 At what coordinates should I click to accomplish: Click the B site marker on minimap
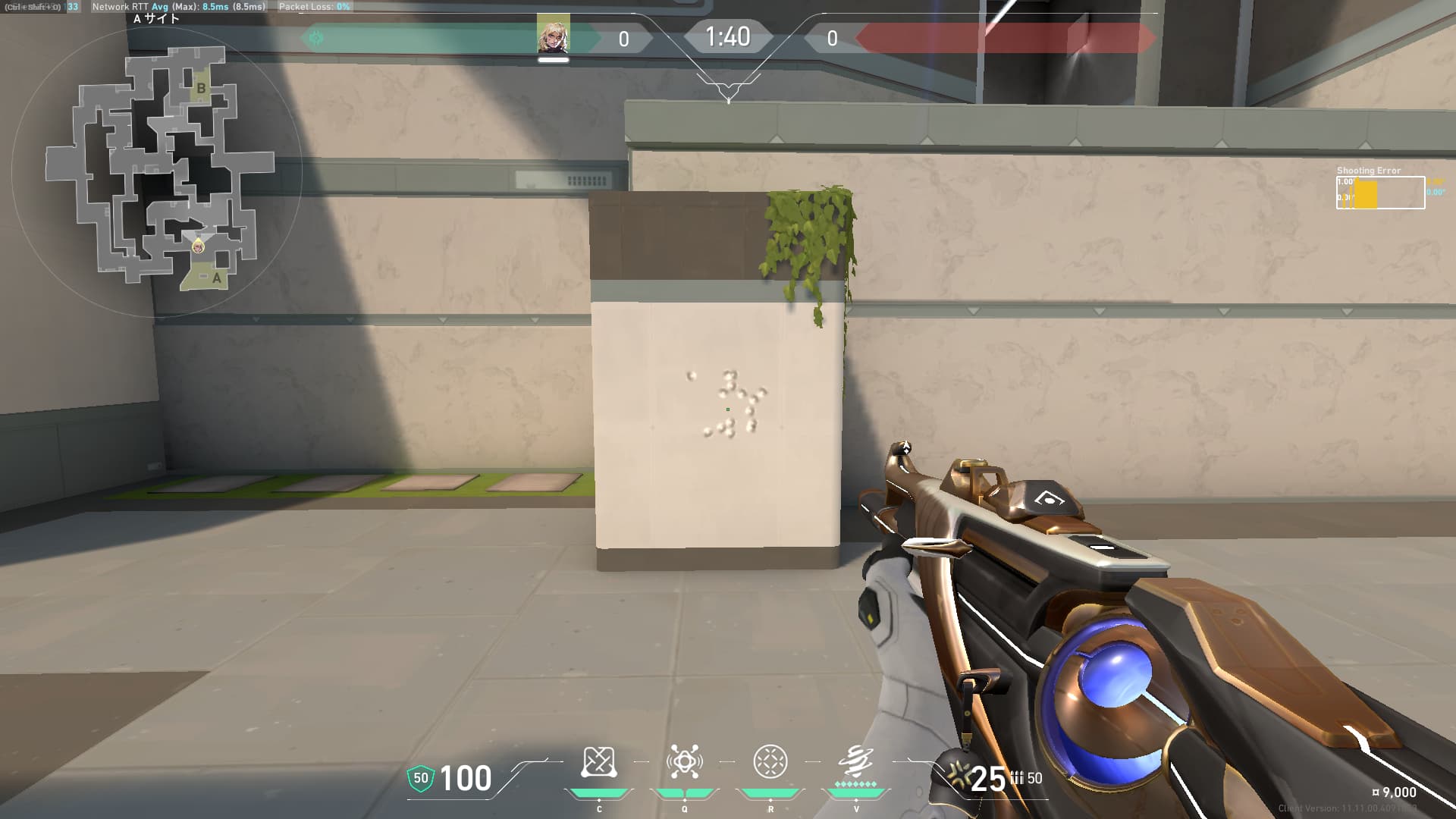(201, 88)
